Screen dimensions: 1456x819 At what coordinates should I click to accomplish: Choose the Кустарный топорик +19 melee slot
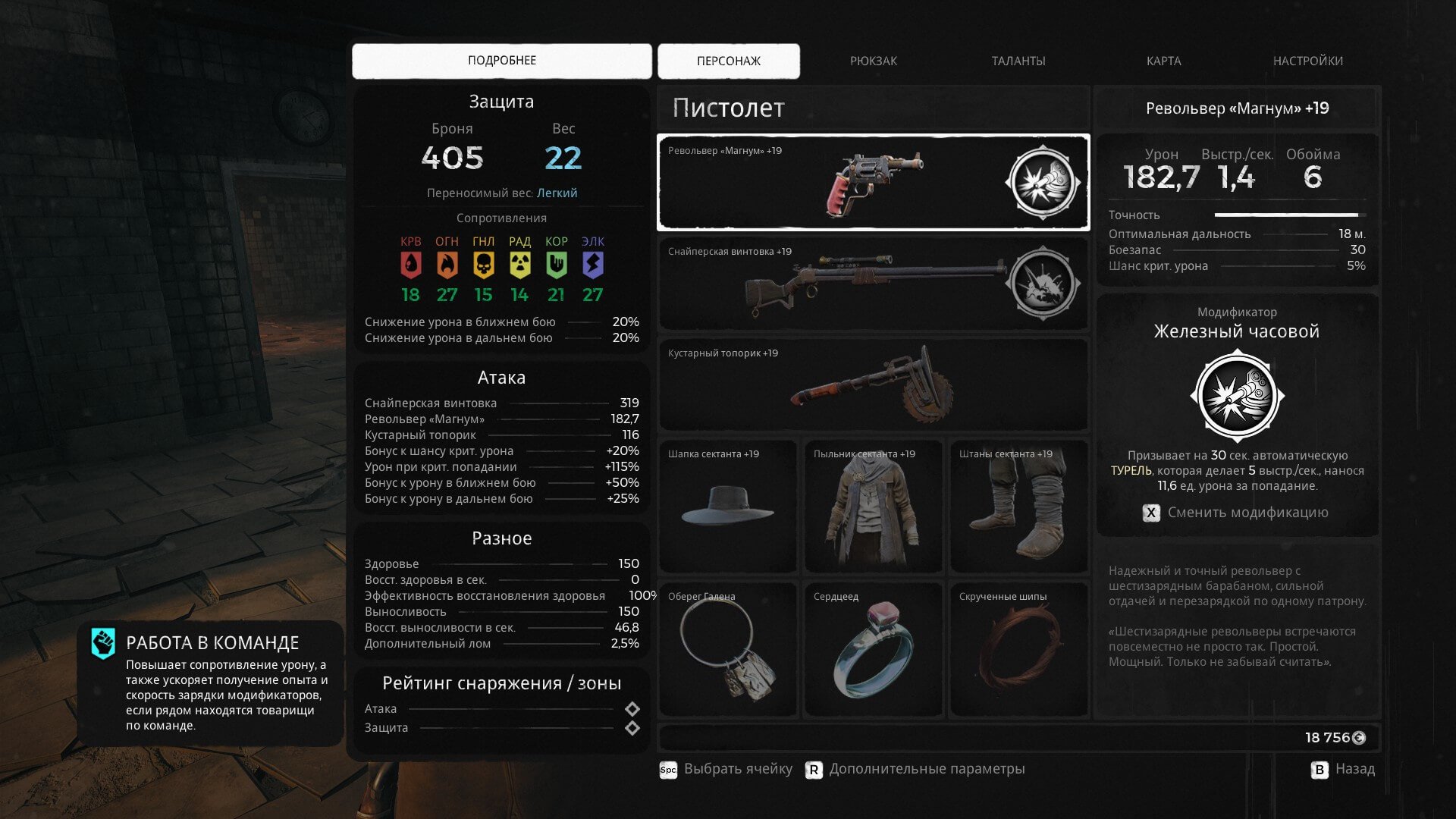point(872,385)
